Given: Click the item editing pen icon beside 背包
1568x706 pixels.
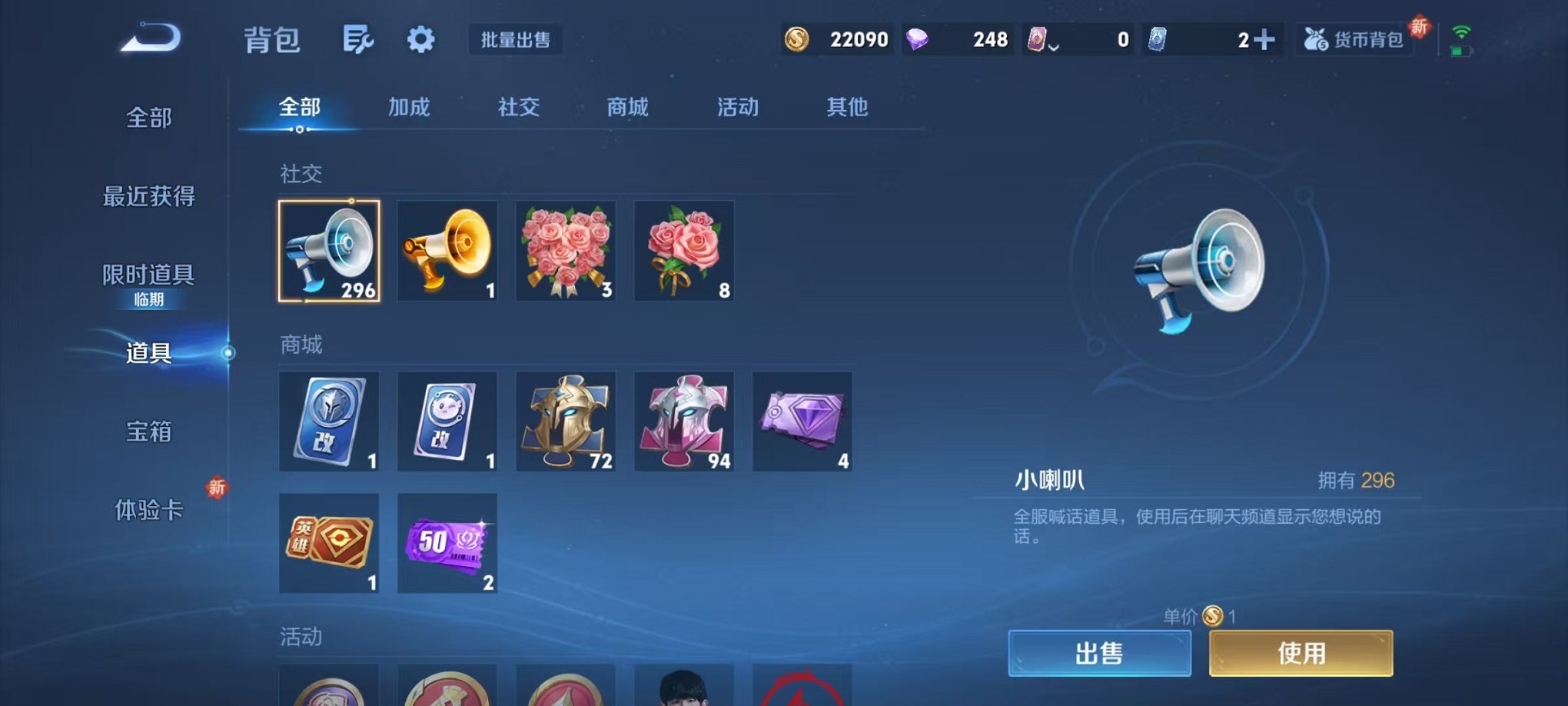Looking at the screenshot, I should click(358, 38).
